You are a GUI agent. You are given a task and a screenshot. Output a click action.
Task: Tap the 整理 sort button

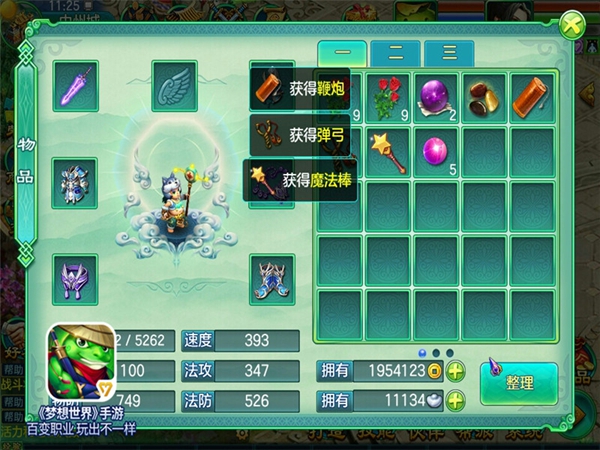[518, 382]
